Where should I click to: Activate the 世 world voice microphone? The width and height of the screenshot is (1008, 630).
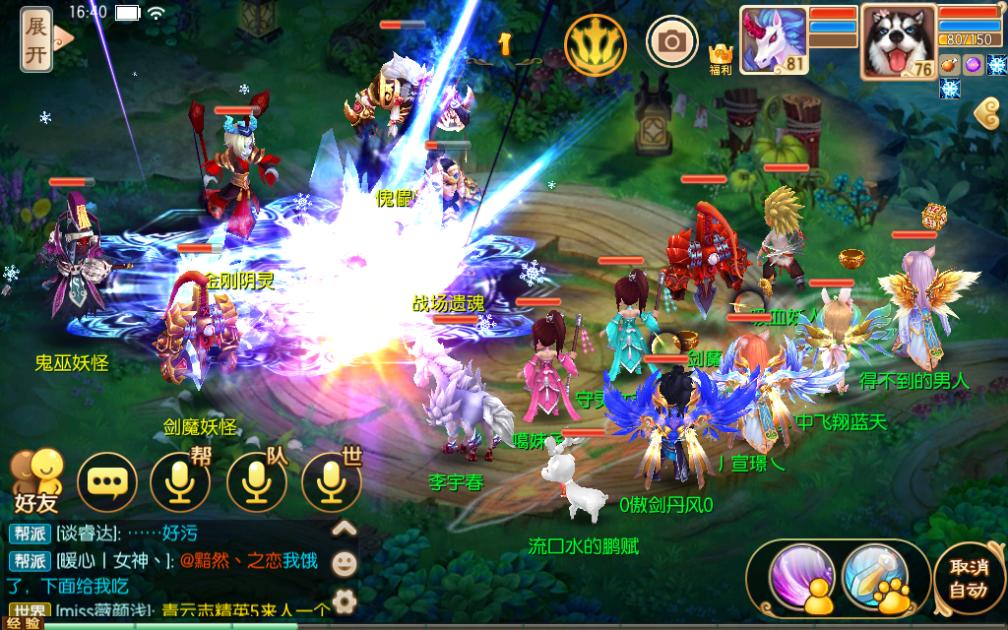[x=332, y=483]
